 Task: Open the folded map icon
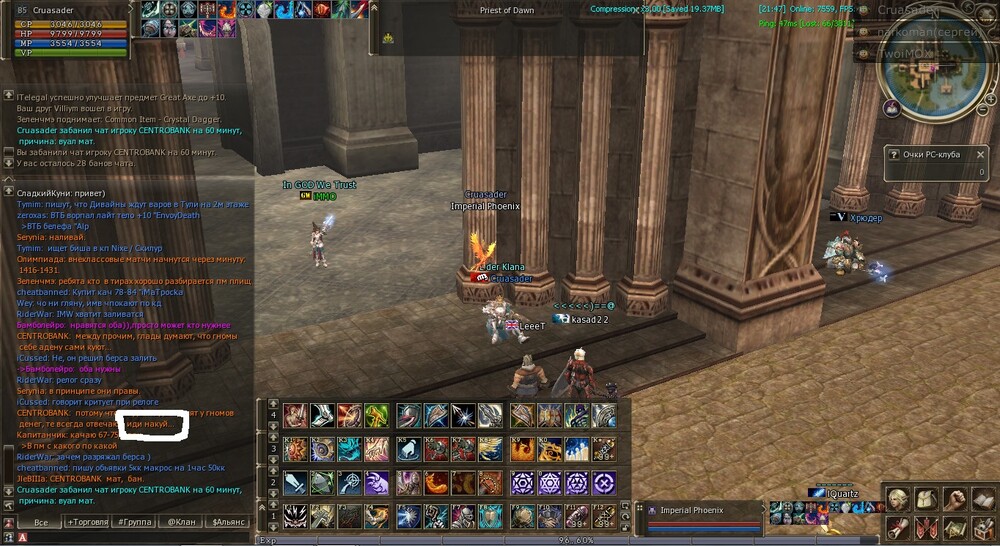tap(954, 527)
